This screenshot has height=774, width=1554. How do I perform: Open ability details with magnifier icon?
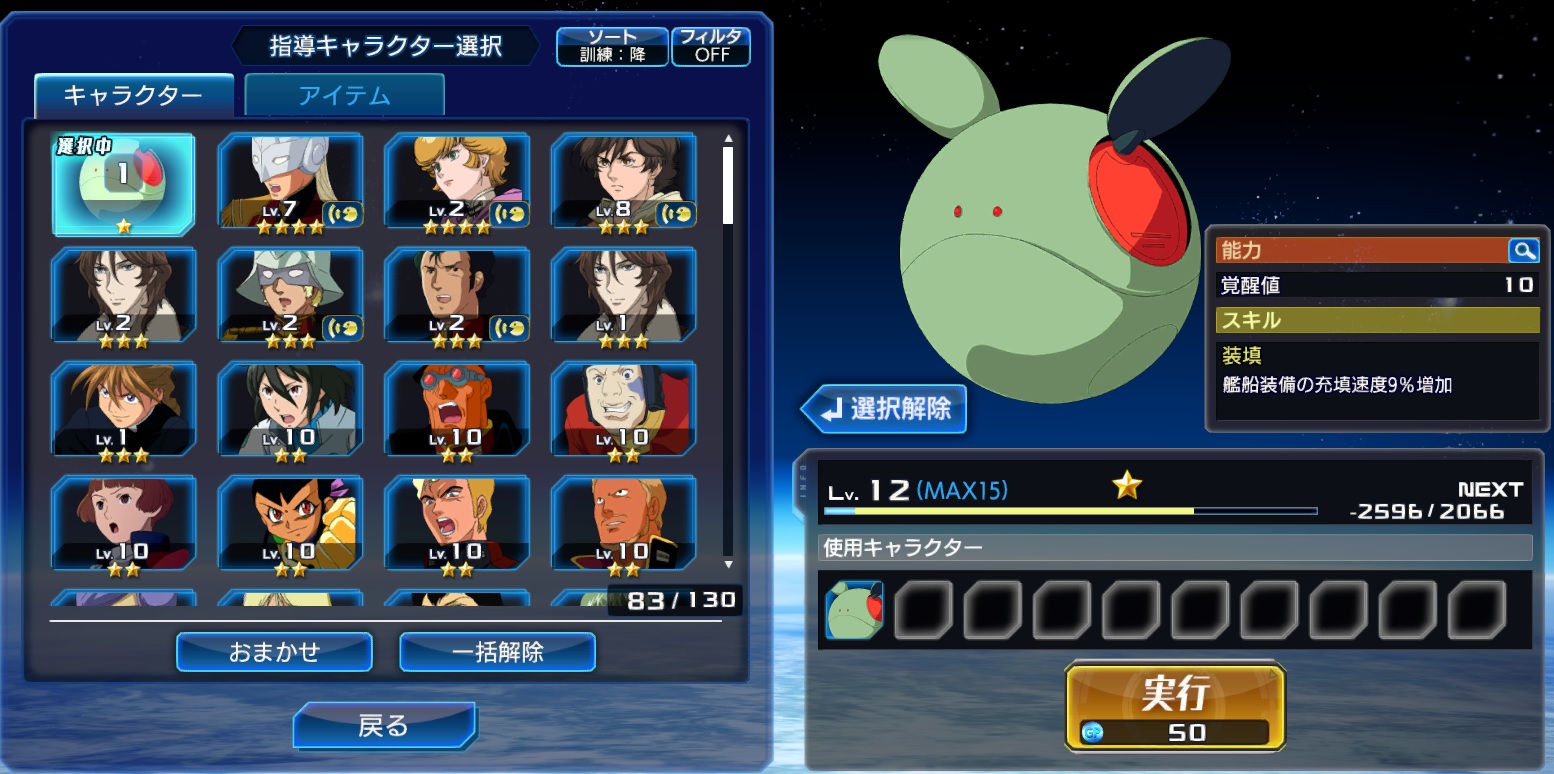[1522, 251]
